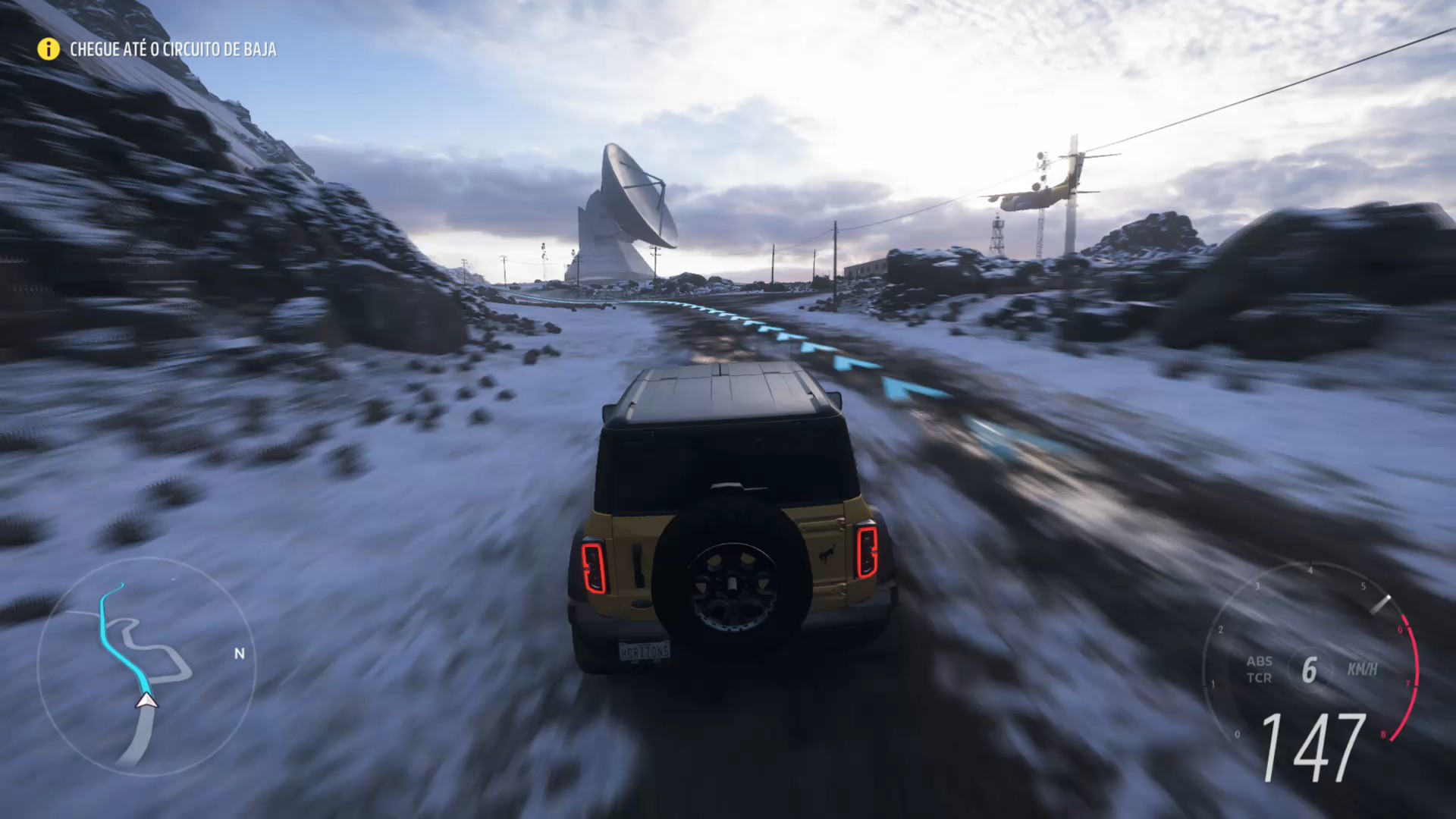
Task: Select the yellow objective info icon
Action: [x=49, y=49]
